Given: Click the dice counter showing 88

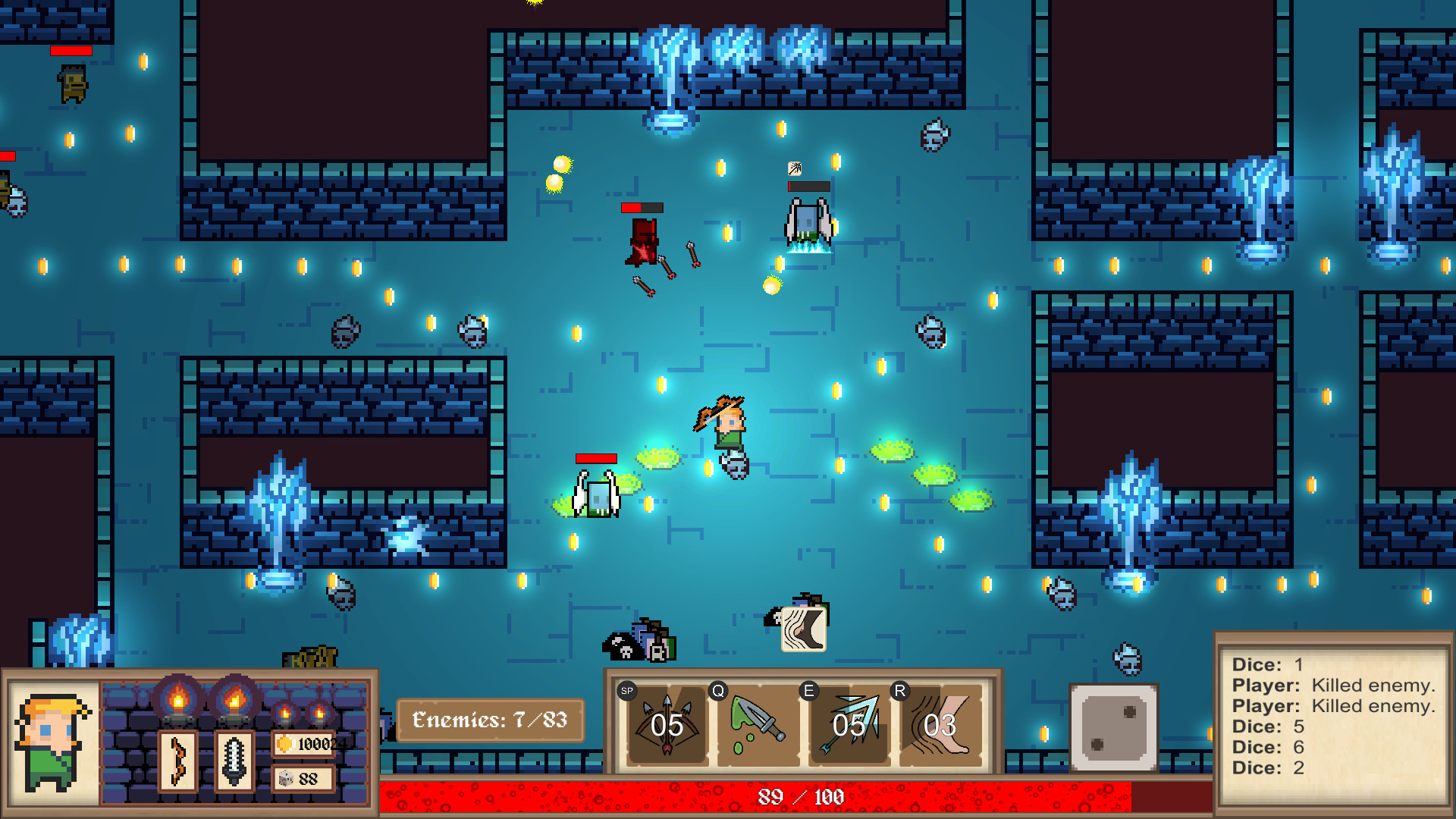Looking at the screenshot, I should 303,777.
